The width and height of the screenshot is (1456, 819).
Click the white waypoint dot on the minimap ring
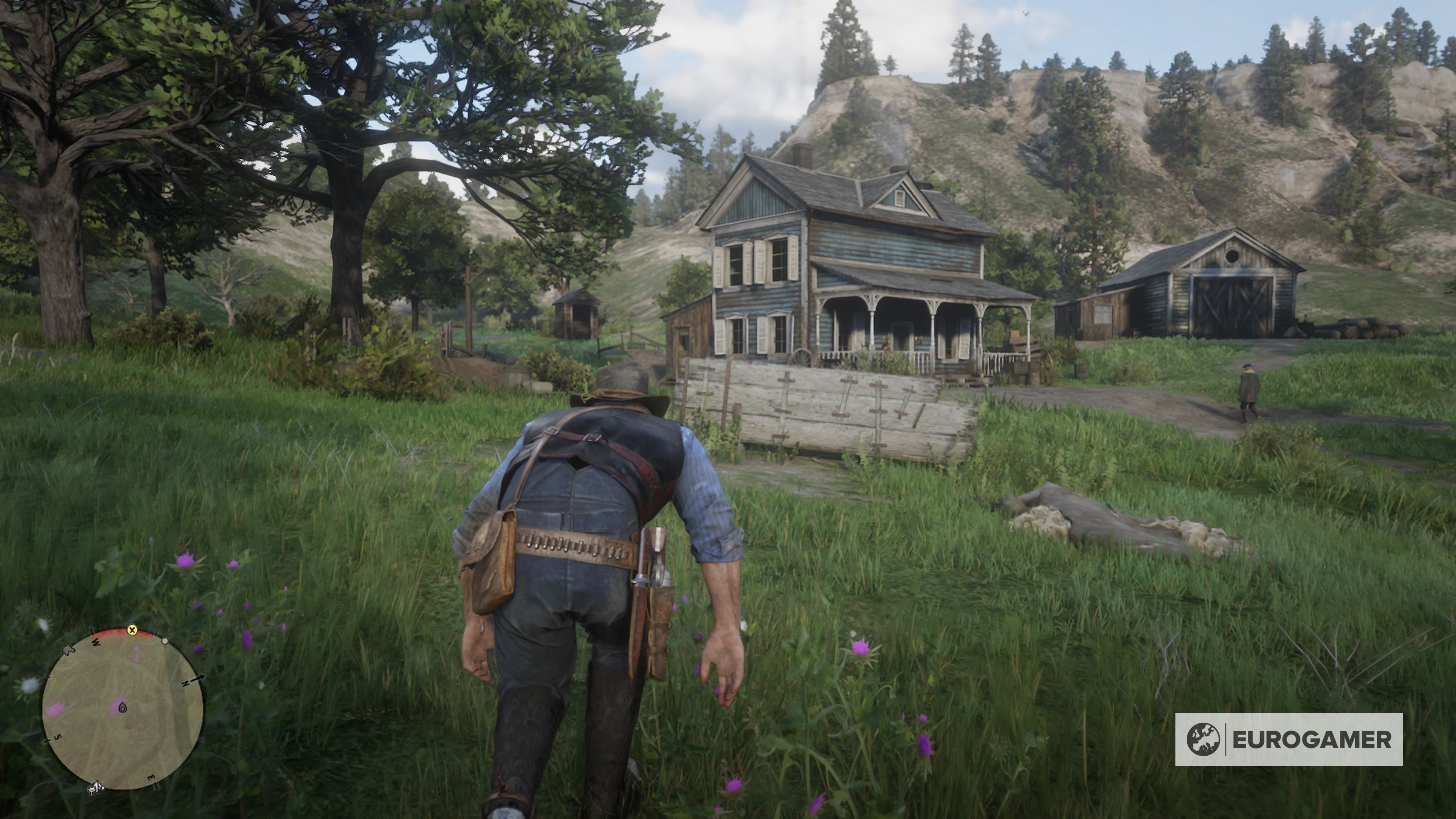tap(165, 642)
